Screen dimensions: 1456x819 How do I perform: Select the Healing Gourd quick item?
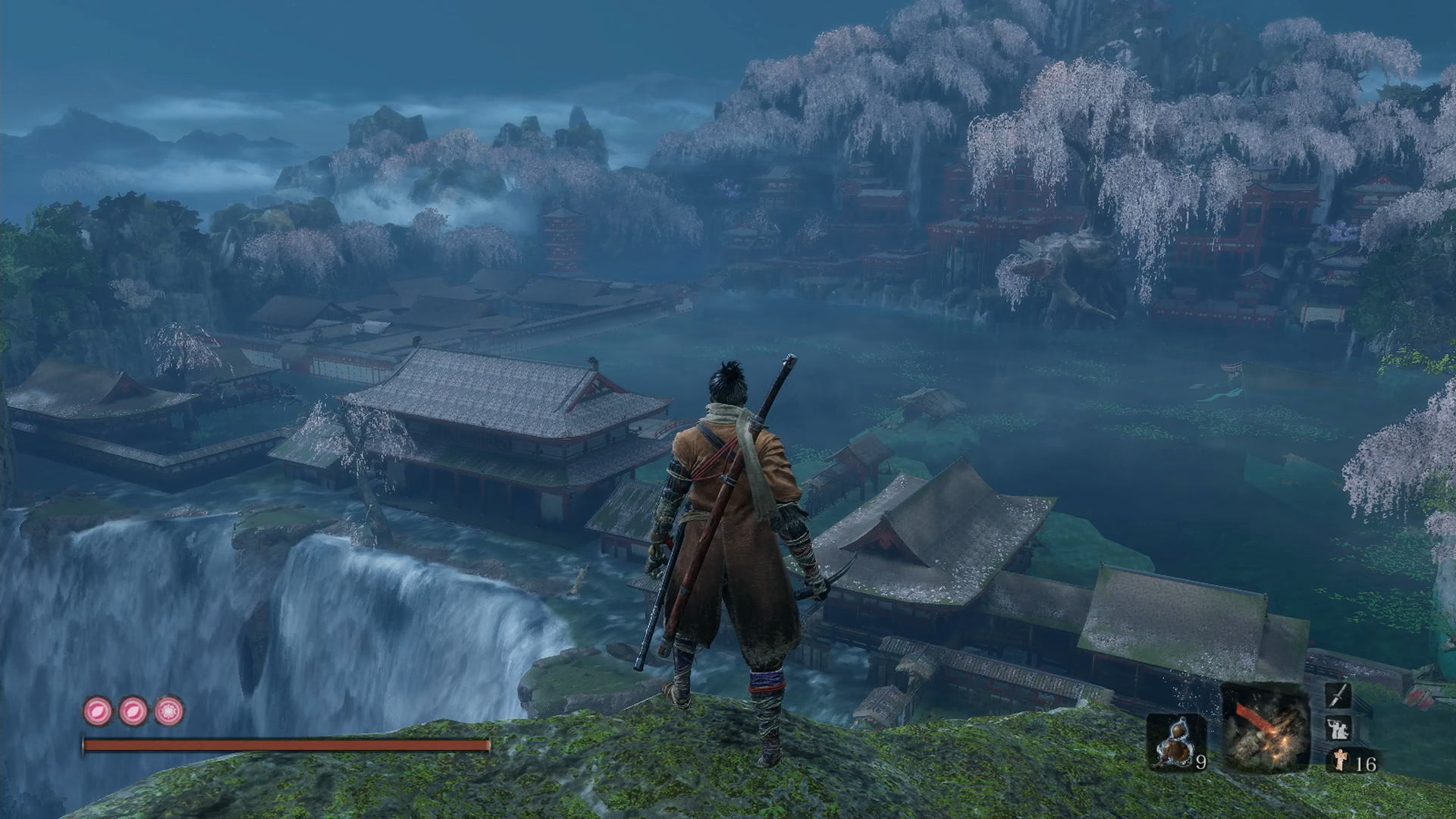click(x=1175, y=742)
